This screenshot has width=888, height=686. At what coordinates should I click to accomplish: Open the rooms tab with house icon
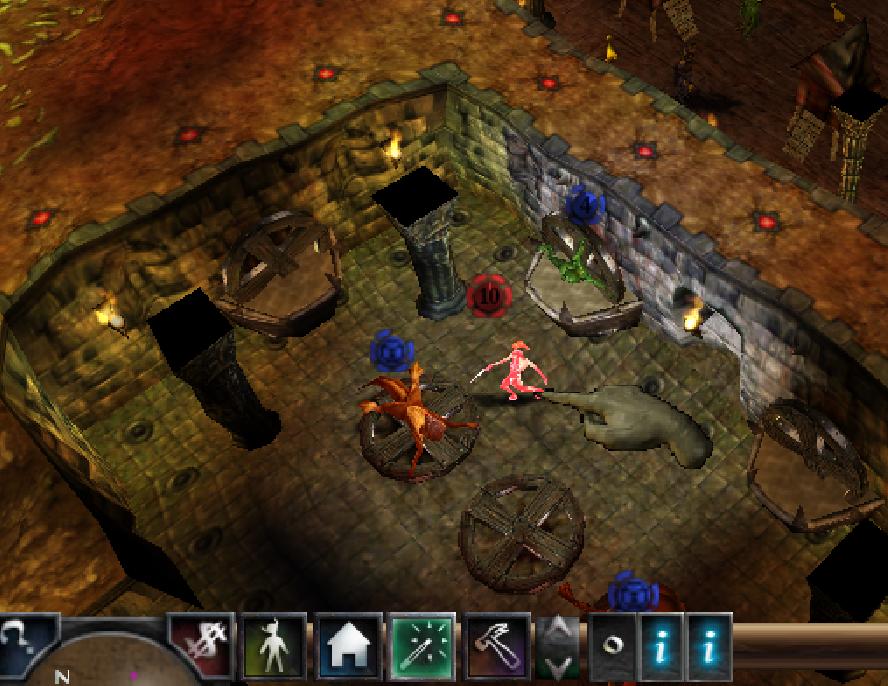pyautogui.click(x=347, y=645)
